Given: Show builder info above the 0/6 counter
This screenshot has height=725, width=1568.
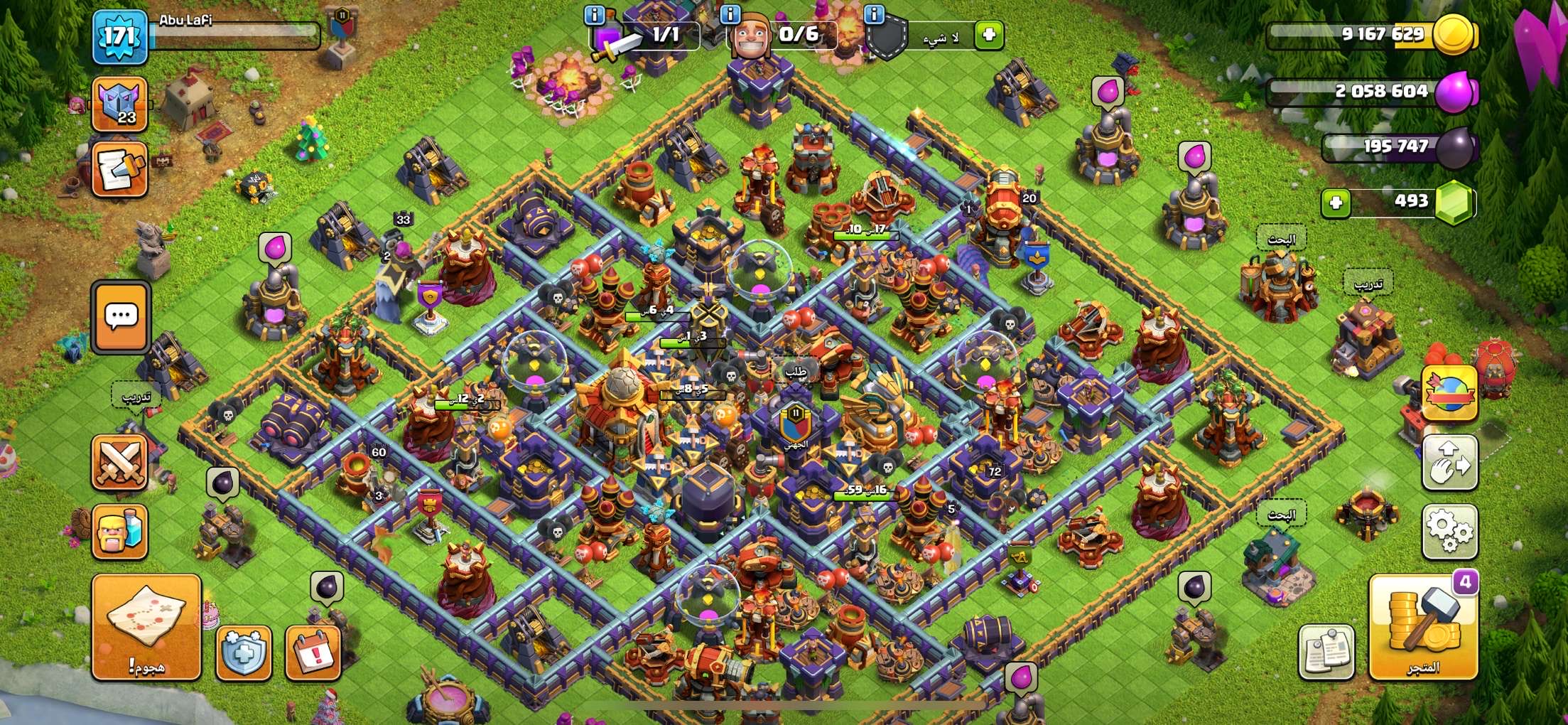Looking at the screenshot, I should [730, 14].
